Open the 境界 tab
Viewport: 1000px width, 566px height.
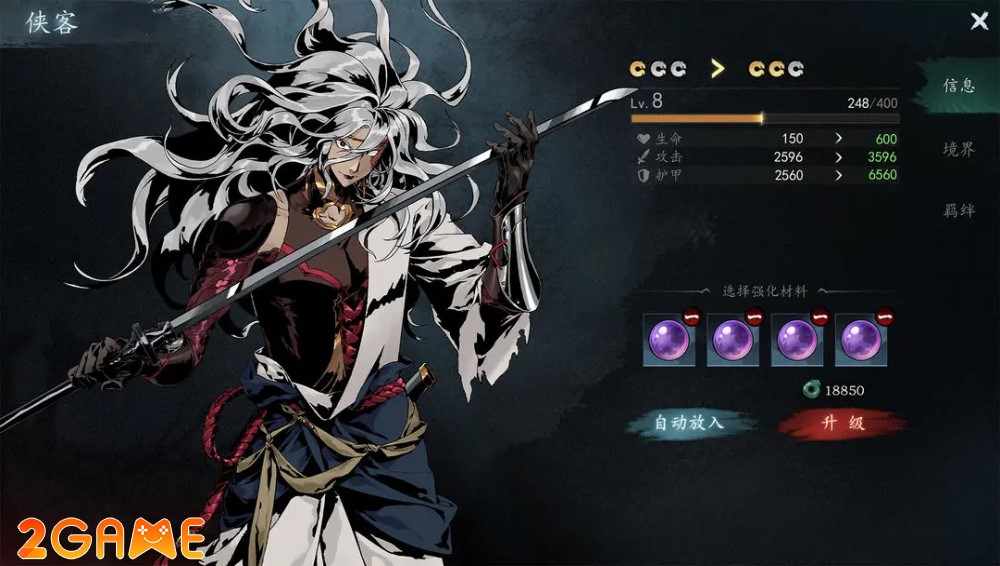click(958, 149)
